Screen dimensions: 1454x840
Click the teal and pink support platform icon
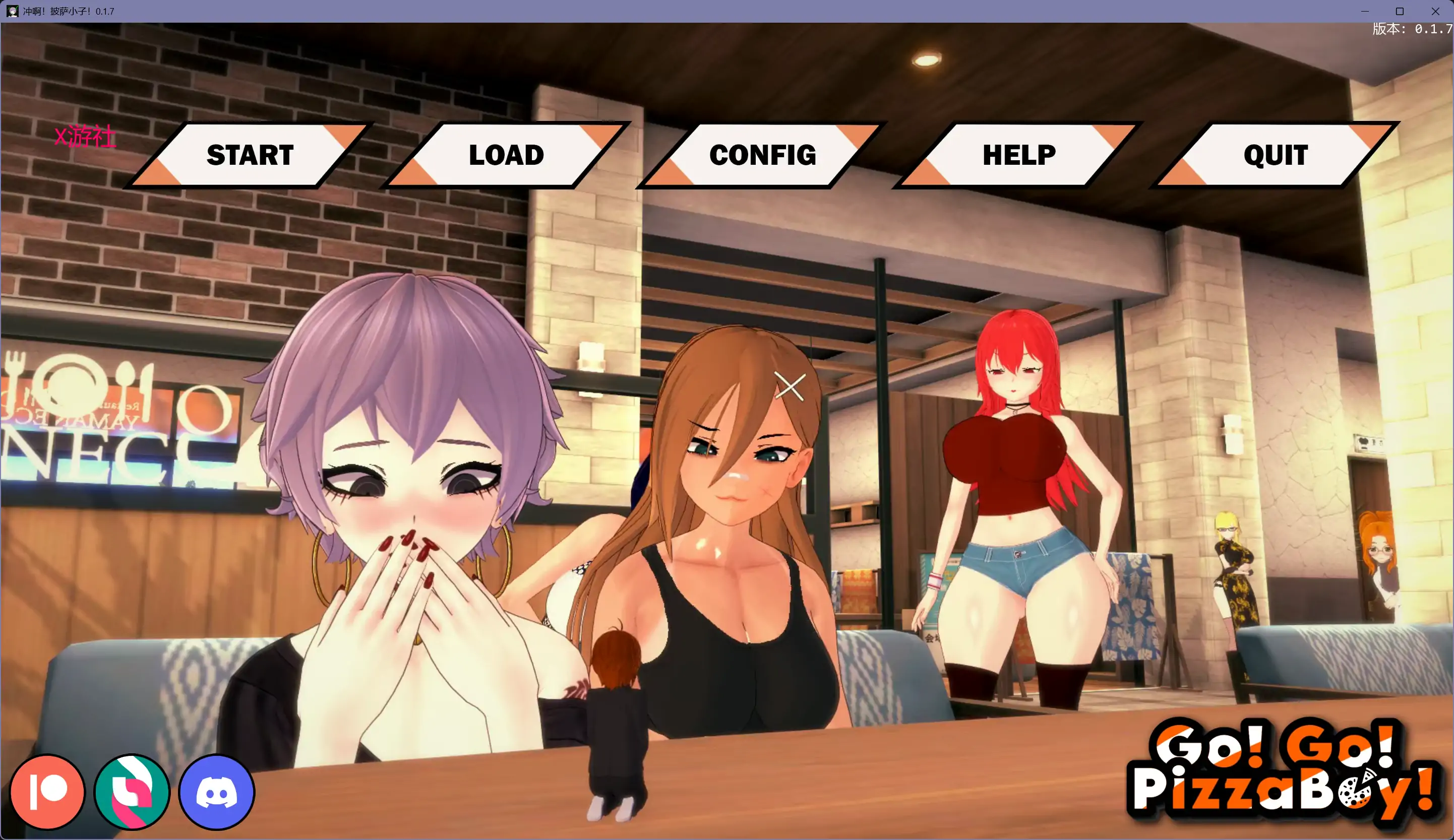point(132,792)
